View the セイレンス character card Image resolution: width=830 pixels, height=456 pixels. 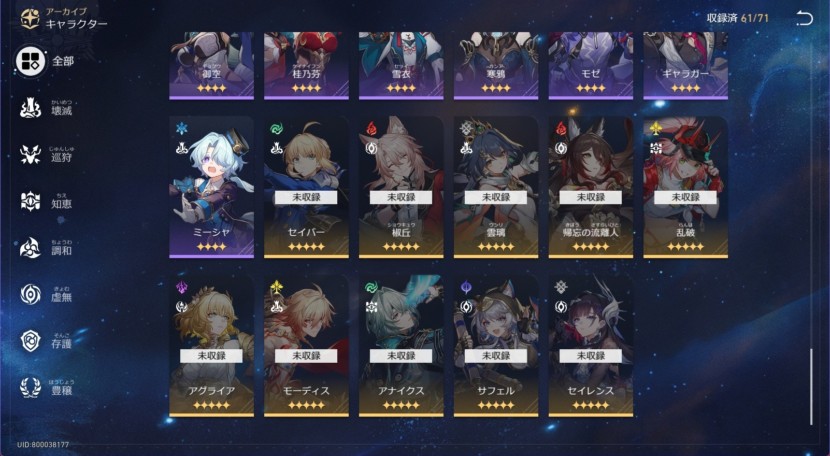coord(590,345)
